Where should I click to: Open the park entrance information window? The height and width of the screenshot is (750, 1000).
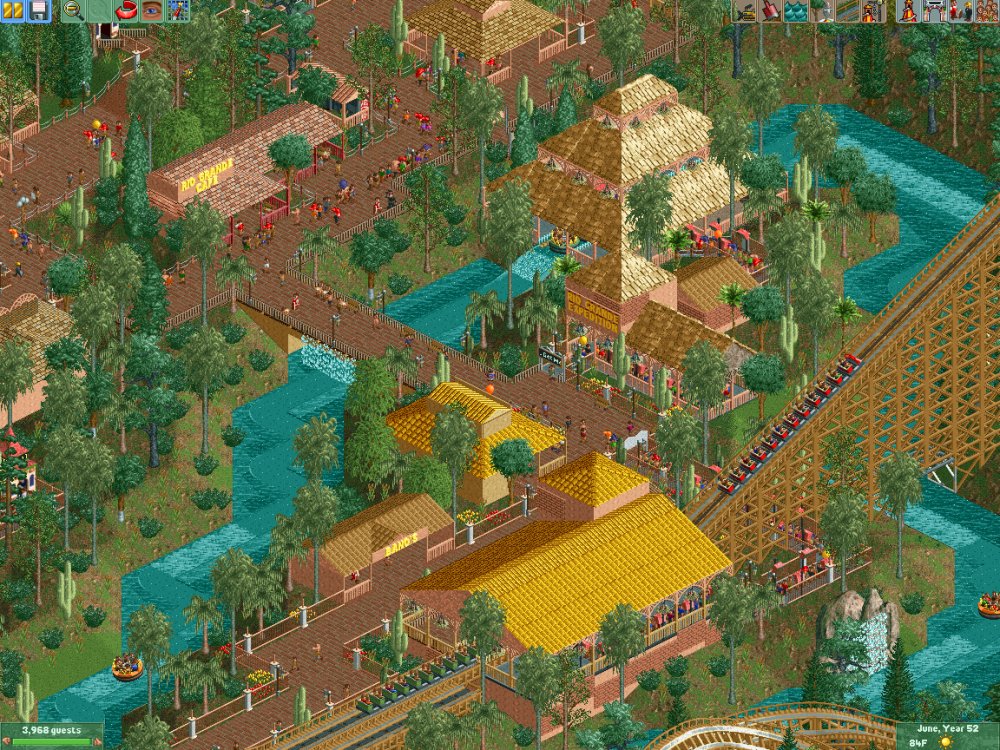[934, 11]
